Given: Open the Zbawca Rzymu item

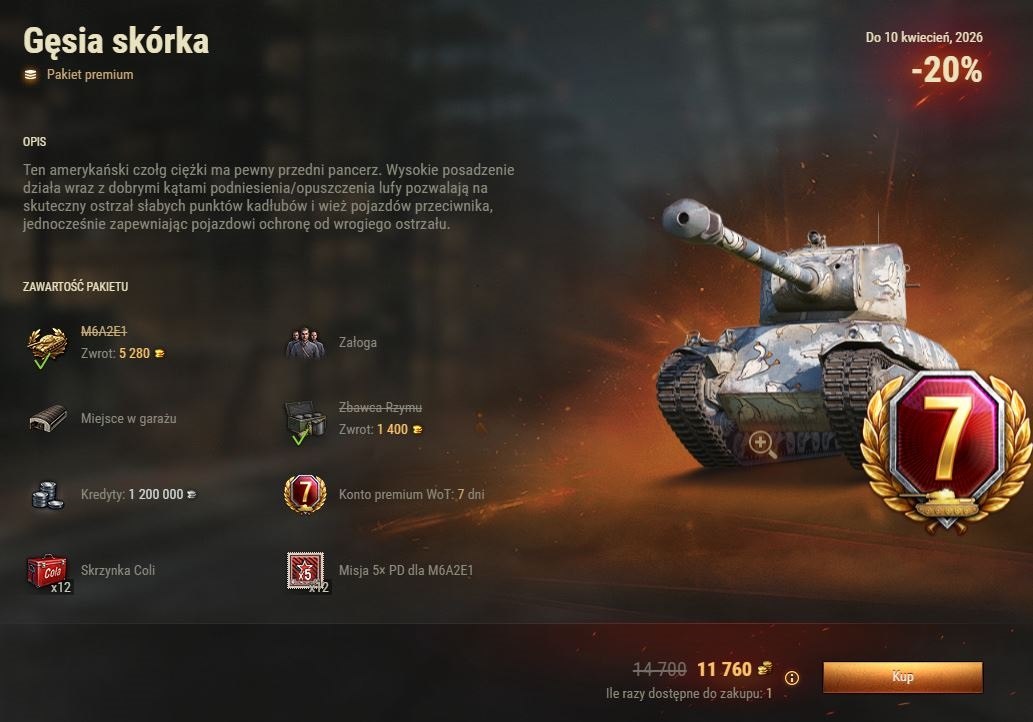Looking at the screenshot, I should tap(305, 420).
